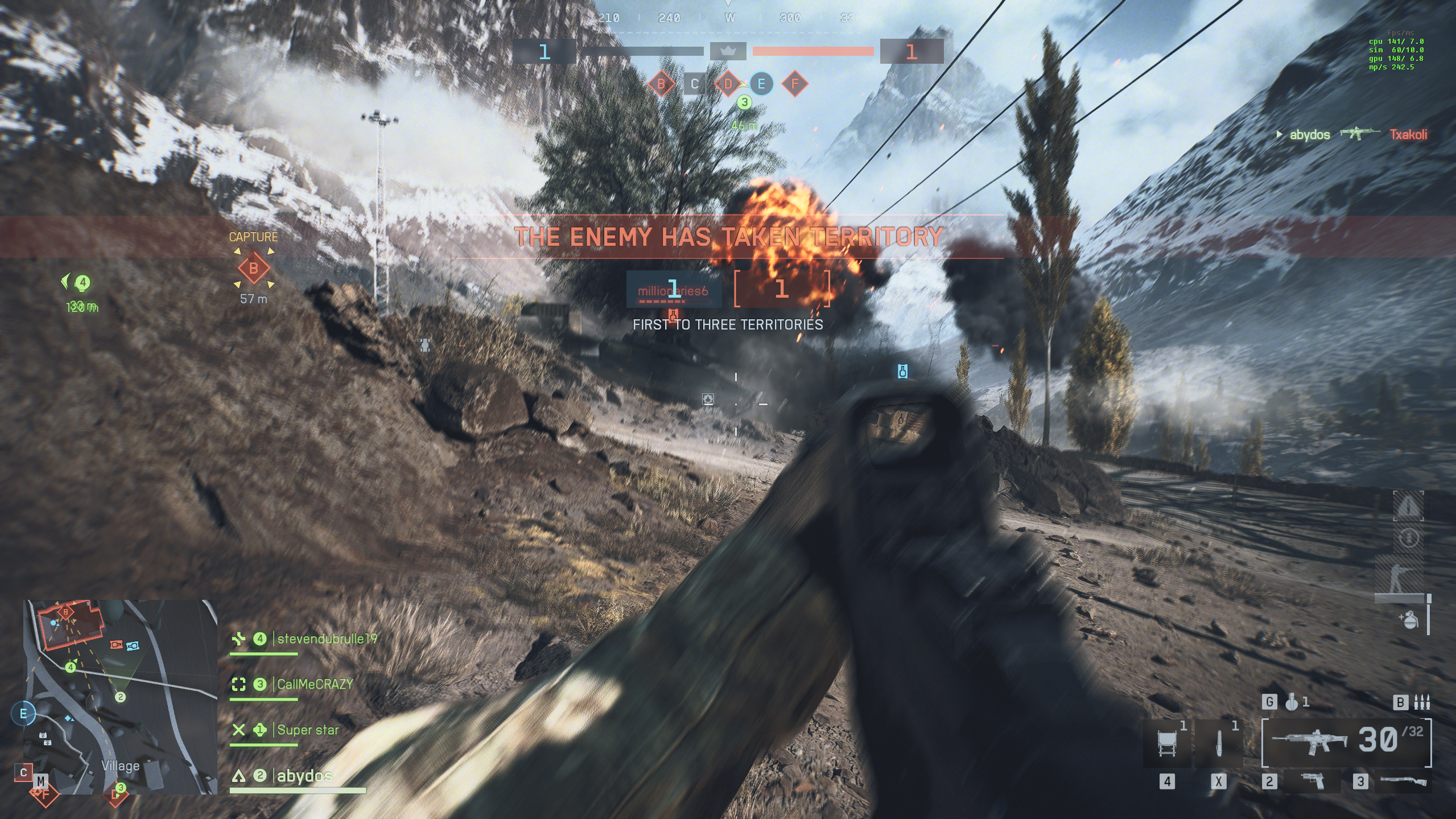Select squad member Super star
The image size is (1456, 819).
(307, 730)
